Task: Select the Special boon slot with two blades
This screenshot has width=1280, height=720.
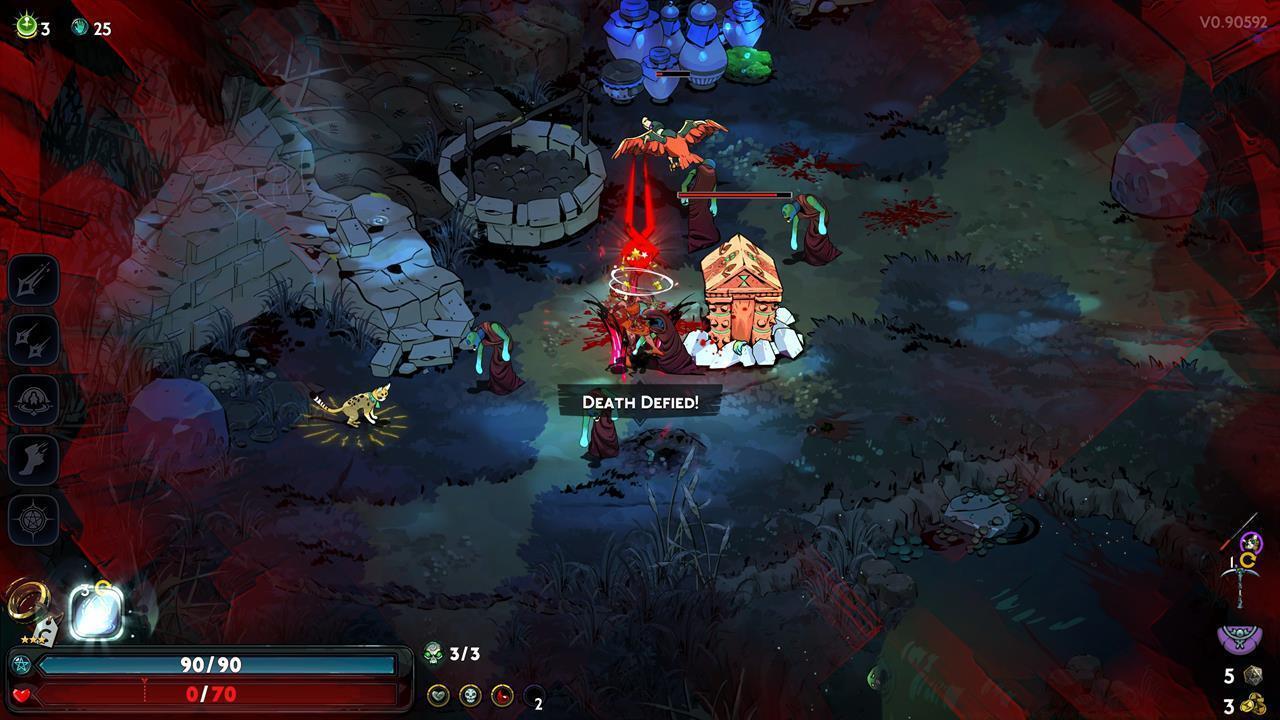Action: point(34,340)
